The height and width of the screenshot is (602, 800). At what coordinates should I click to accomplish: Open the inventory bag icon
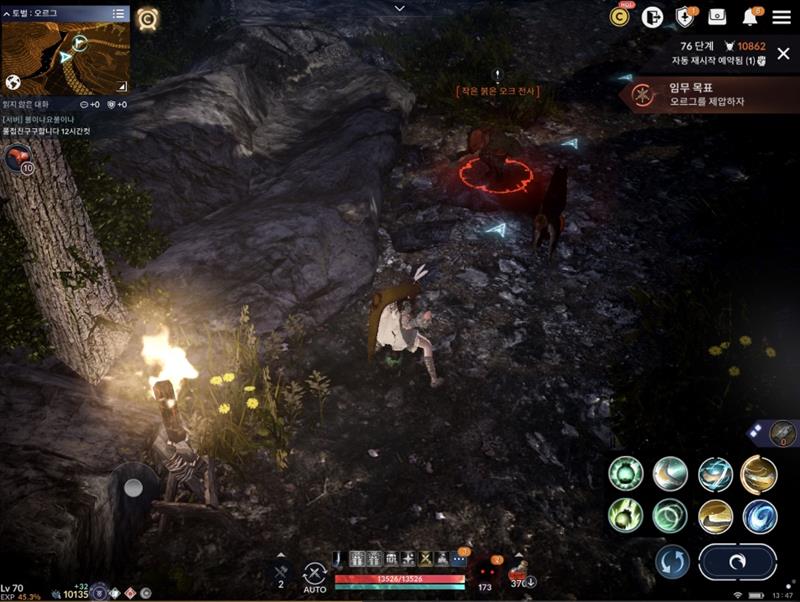click(x=717, y=17)
